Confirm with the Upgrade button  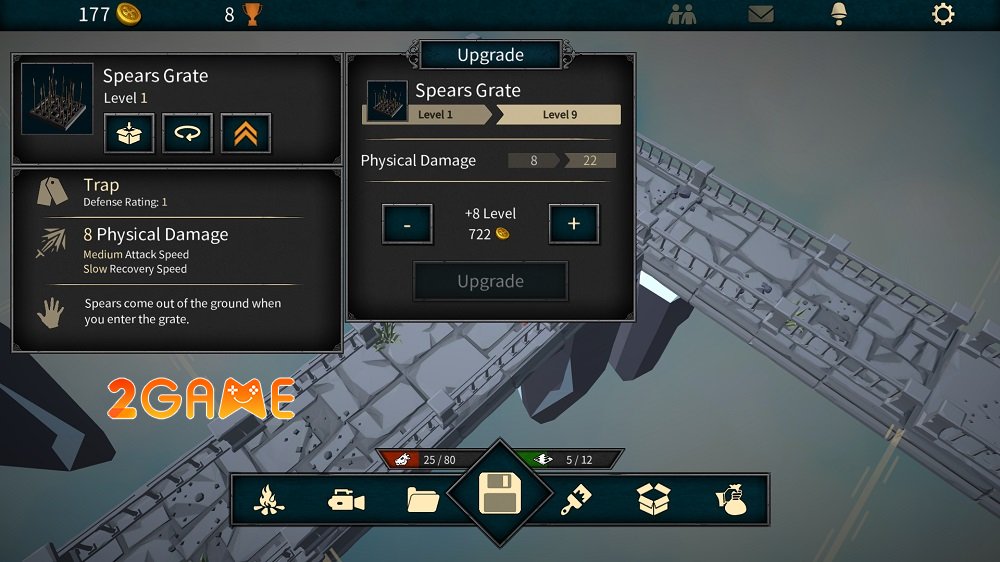coord(490,281)
